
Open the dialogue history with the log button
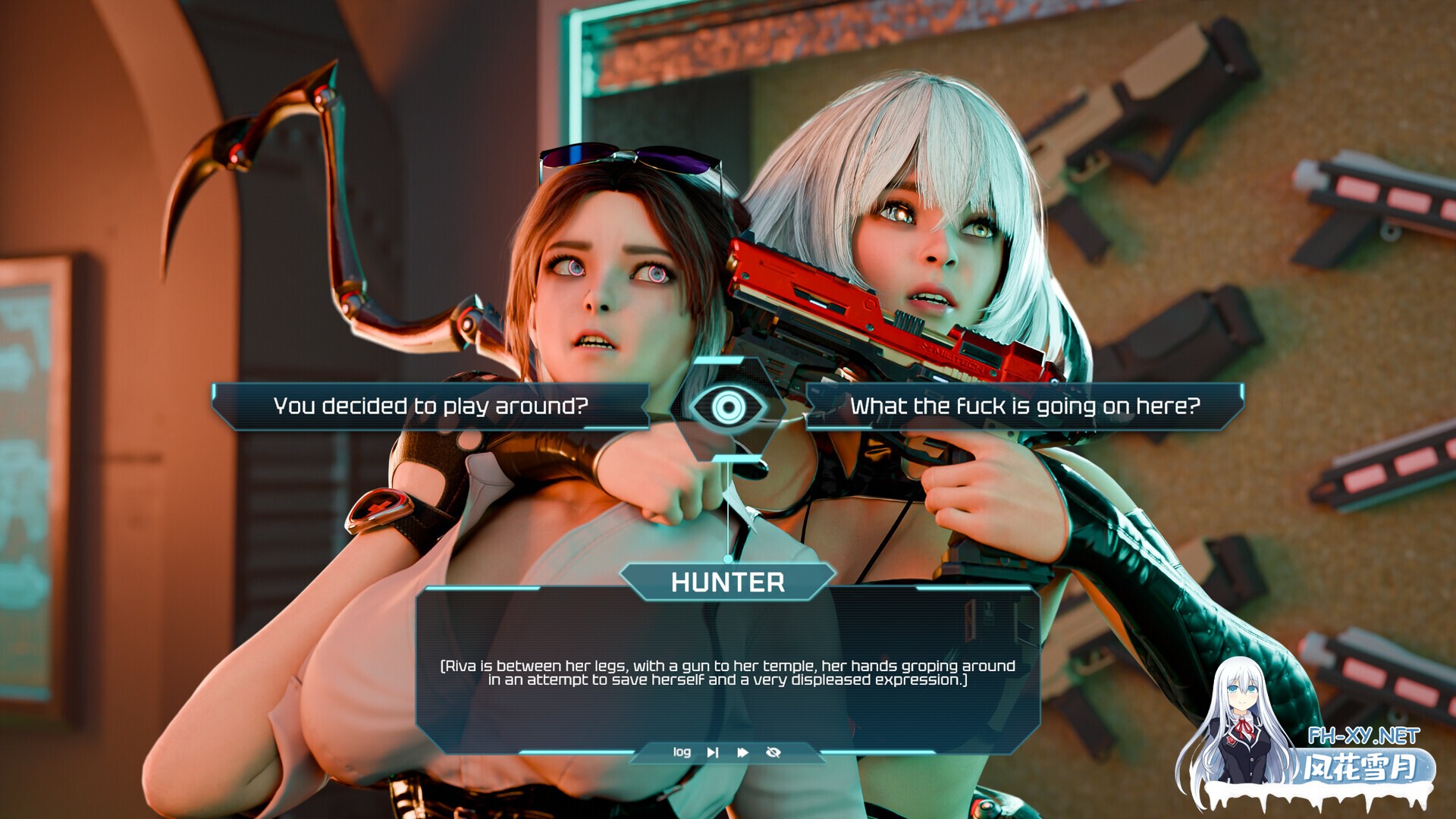point(682,752)
